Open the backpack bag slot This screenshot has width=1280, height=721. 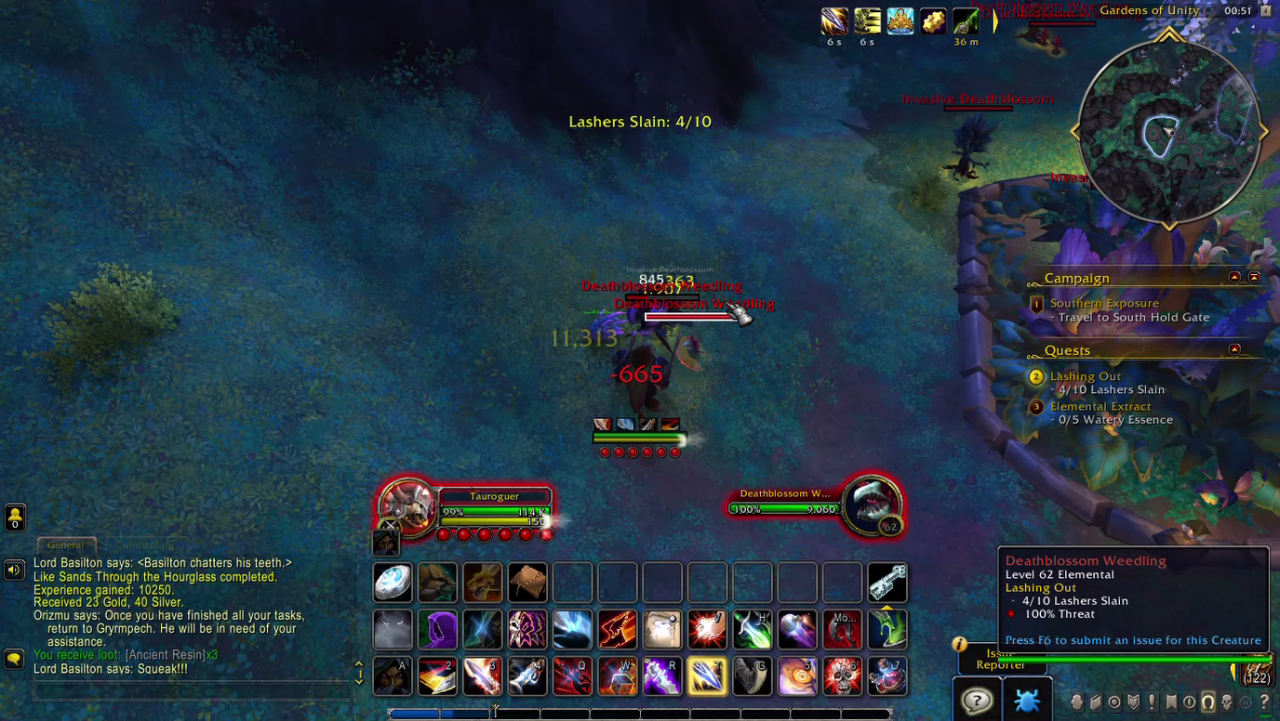[1254, 673]
